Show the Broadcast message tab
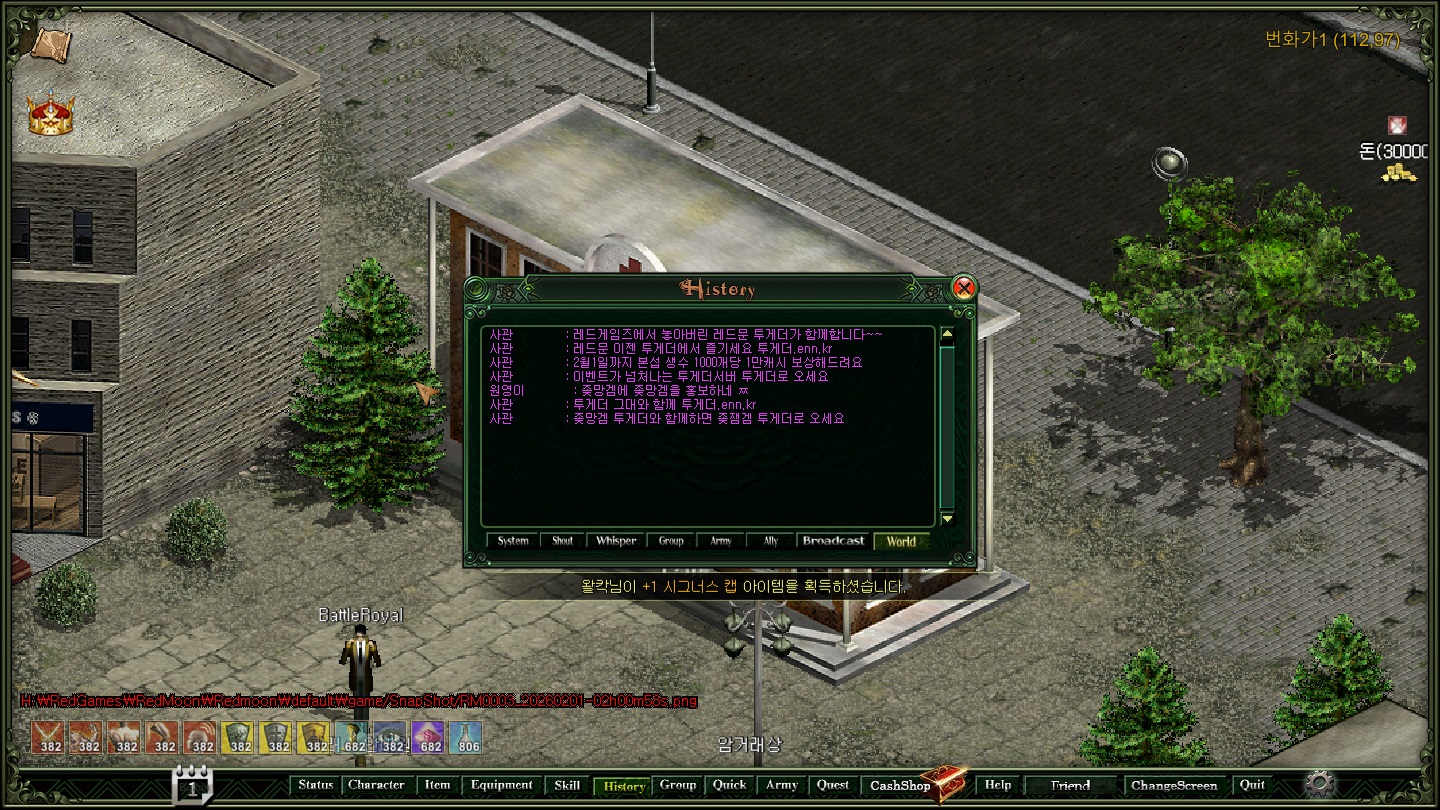 [833, 541]
